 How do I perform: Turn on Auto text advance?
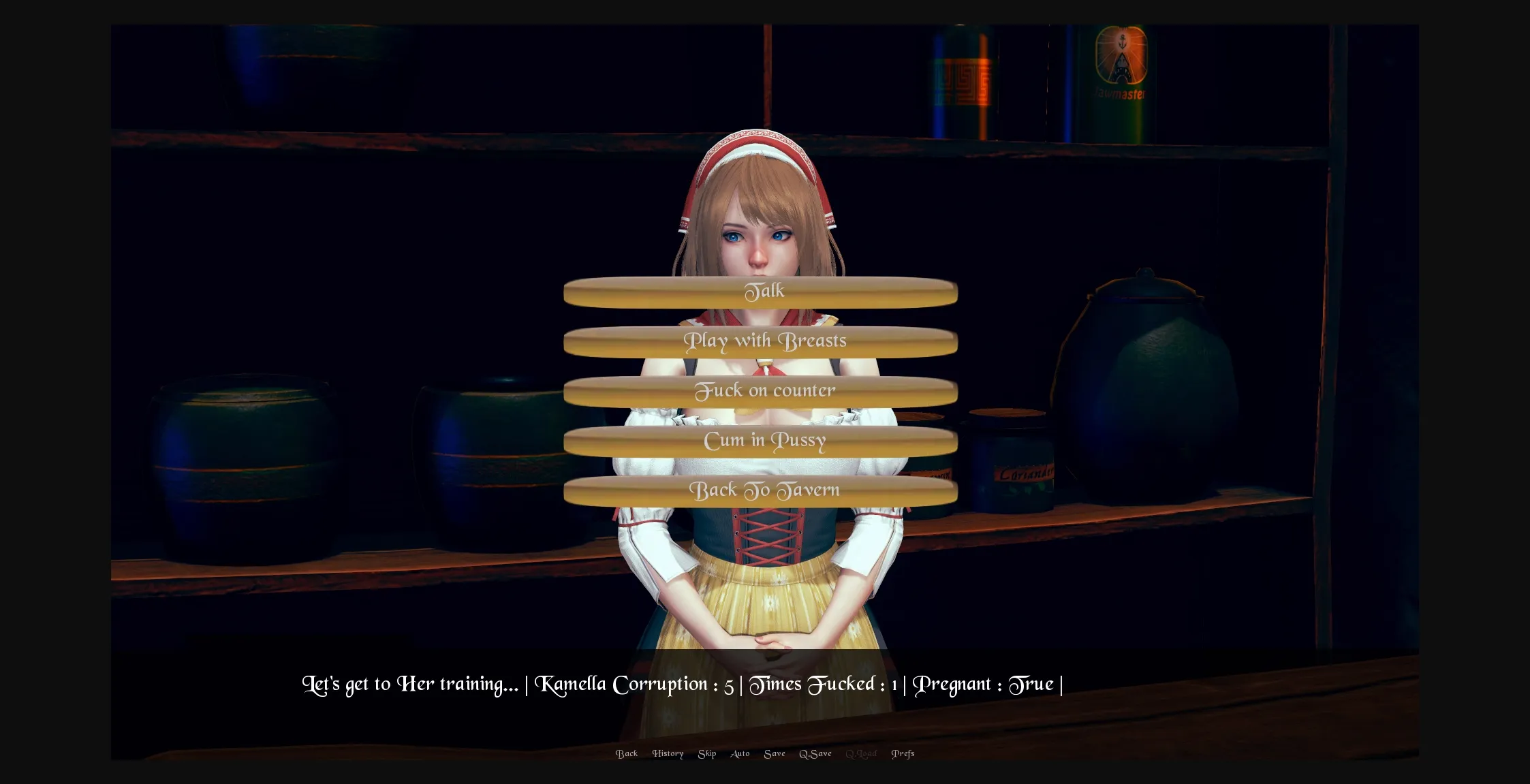click(740, 753)
